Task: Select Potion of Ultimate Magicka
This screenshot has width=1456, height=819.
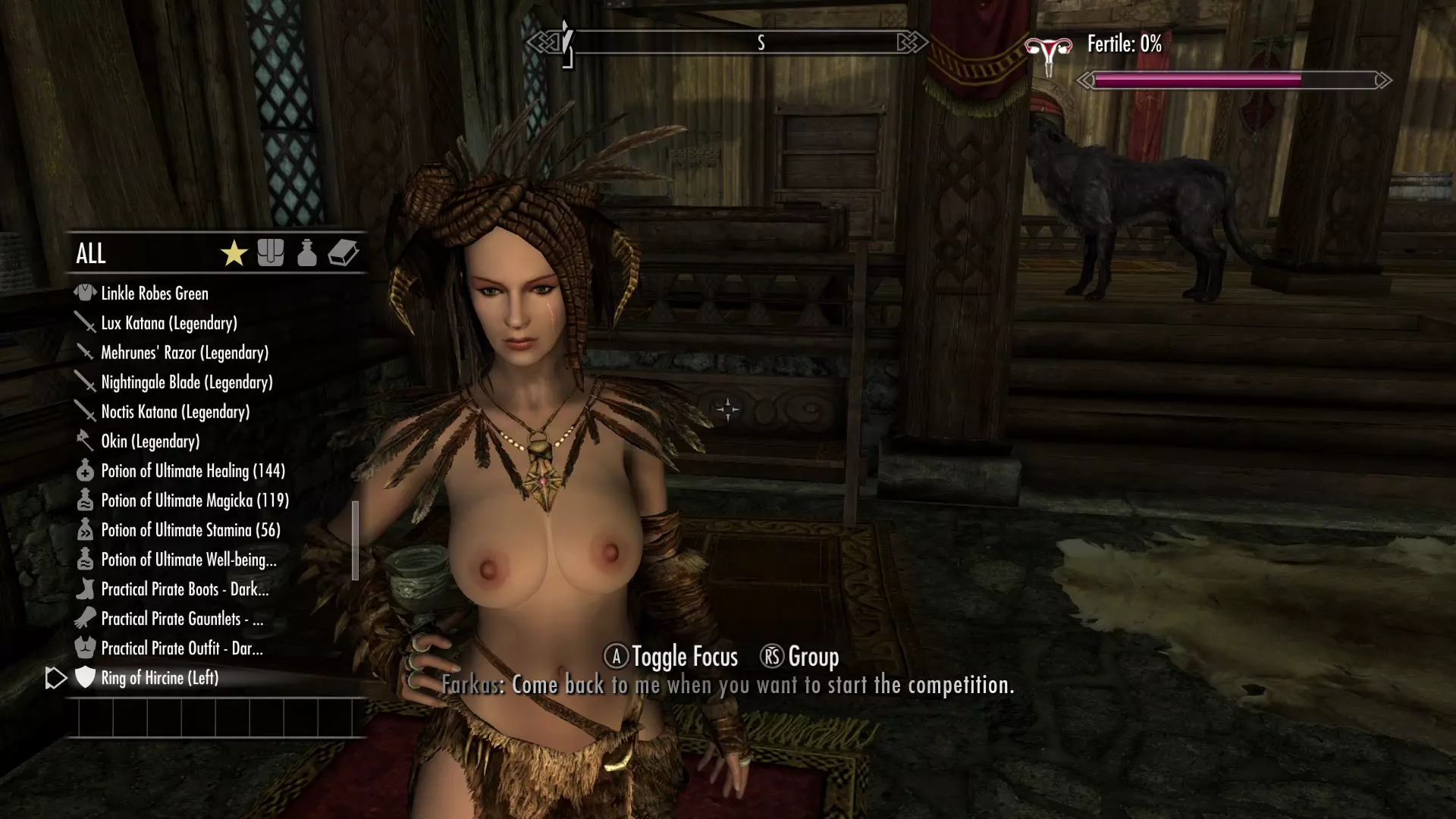Action: 195,500
